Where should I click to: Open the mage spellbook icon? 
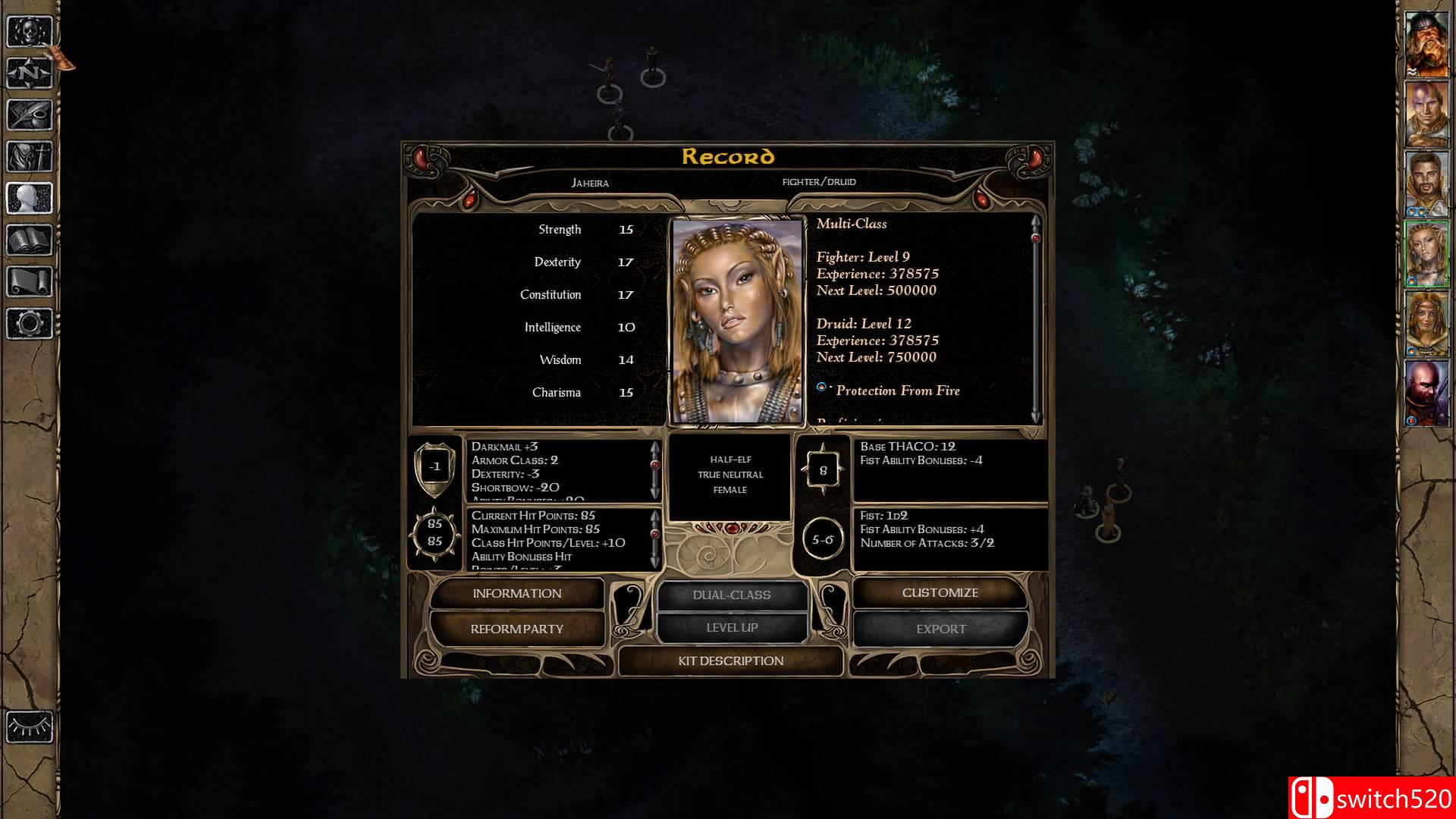click(30, 240)
